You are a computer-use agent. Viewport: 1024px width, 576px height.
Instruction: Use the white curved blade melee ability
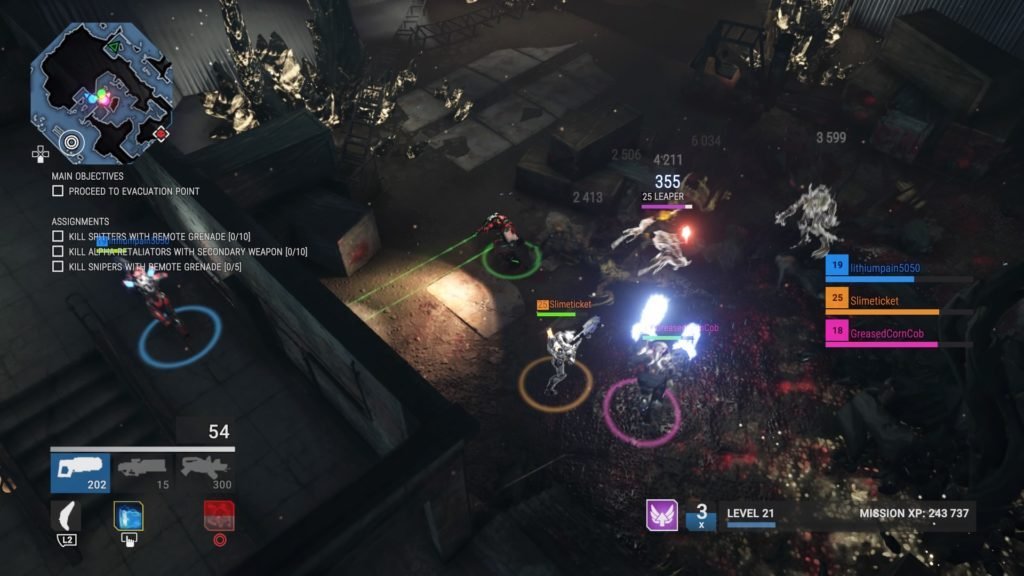click(x=67, y=516)
